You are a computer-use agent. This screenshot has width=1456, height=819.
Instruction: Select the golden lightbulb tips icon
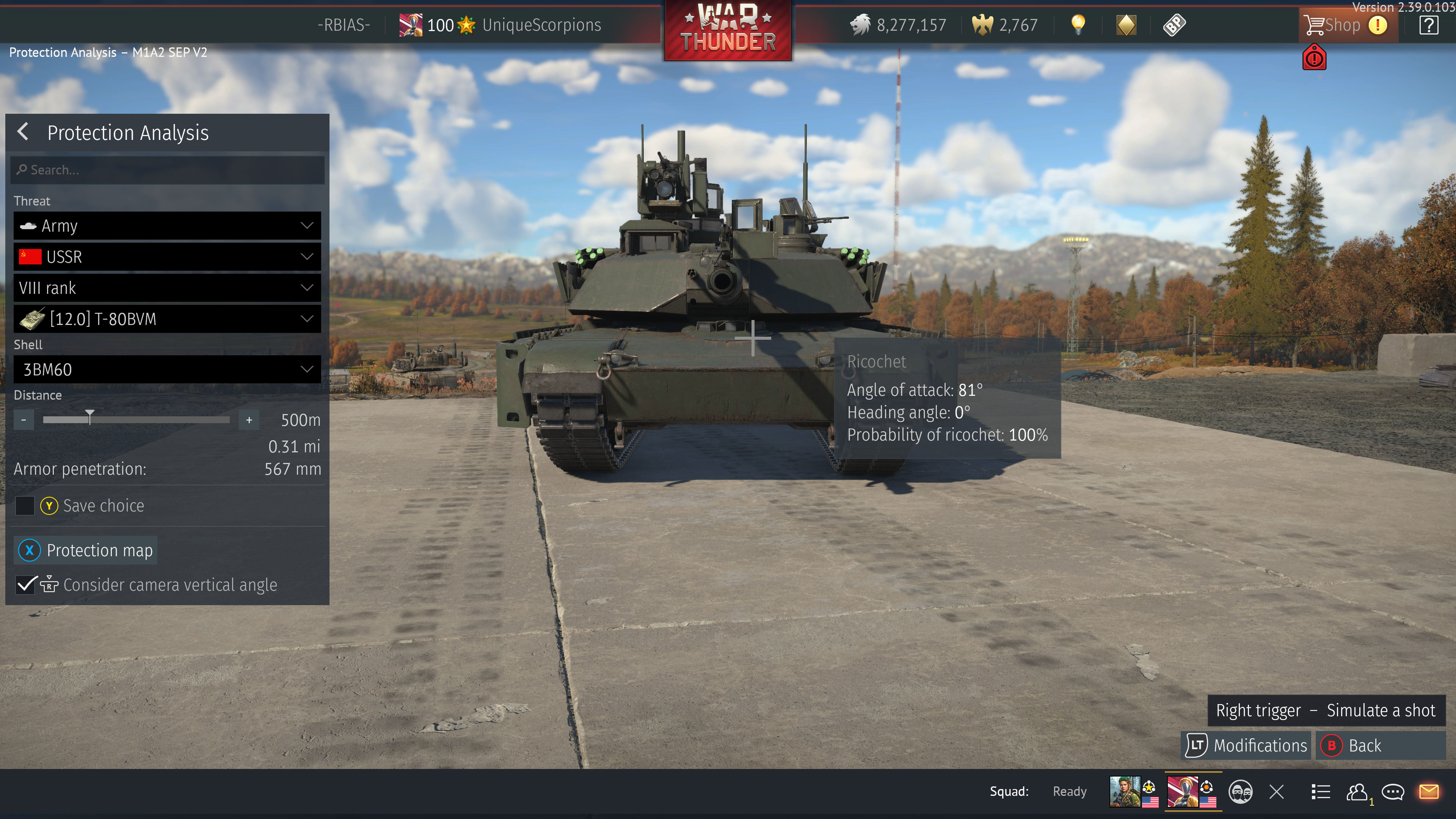1078,25
